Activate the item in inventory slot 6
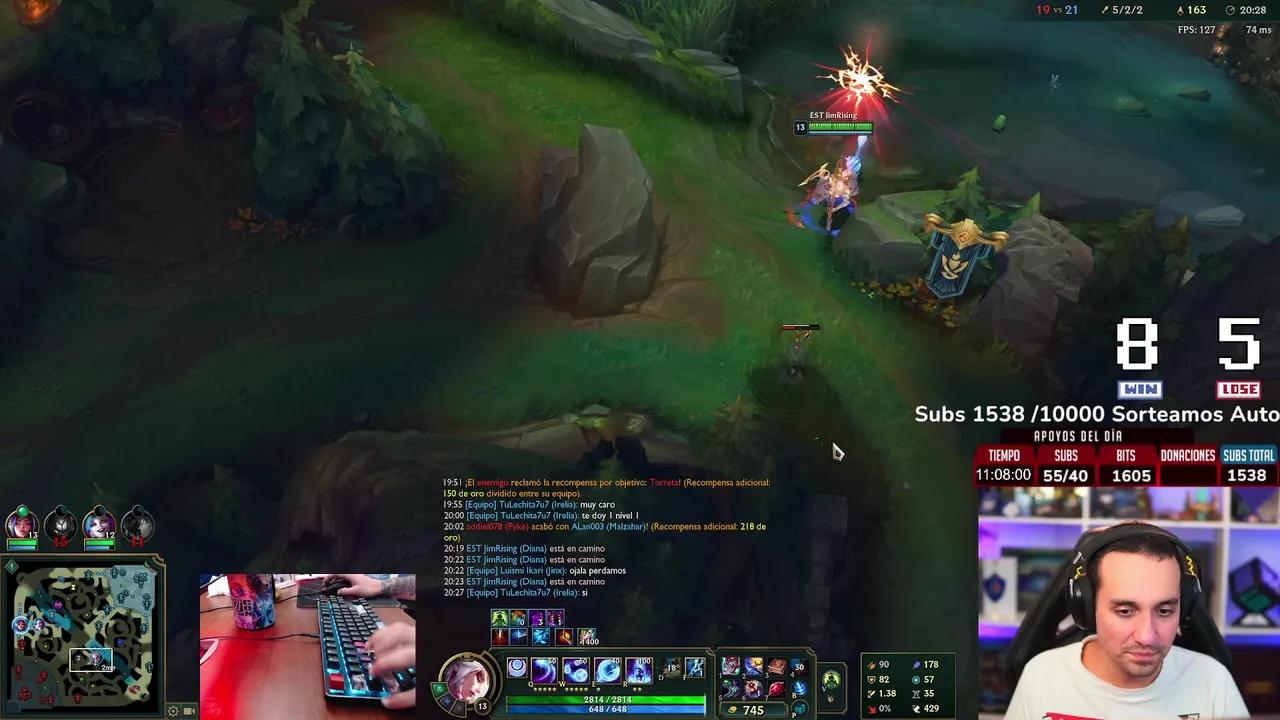 point(752,687)
